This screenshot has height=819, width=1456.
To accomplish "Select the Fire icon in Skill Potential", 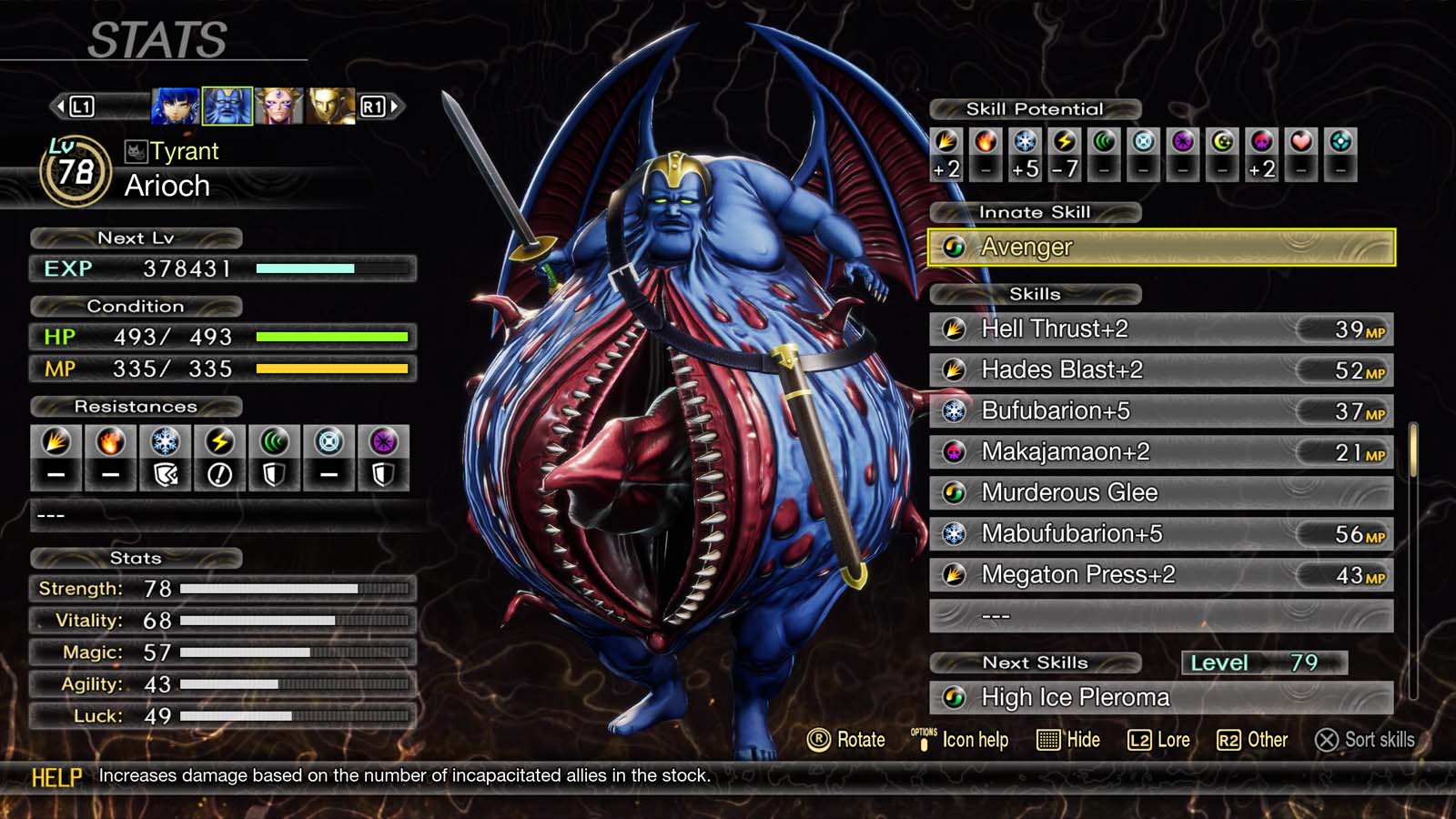I will point(986,142).
